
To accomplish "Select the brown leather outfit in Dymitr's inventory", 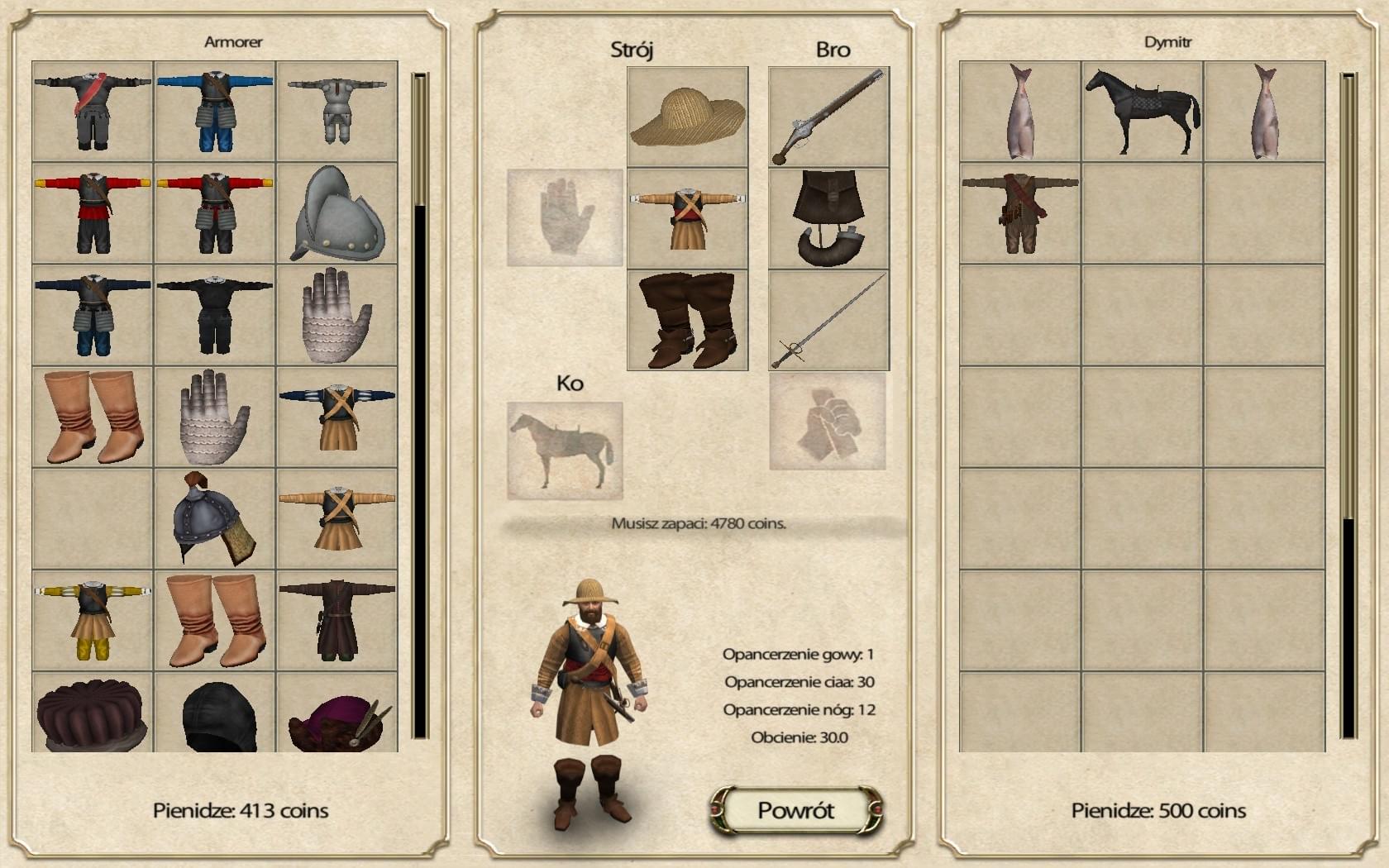I will tap(1020, 213).
